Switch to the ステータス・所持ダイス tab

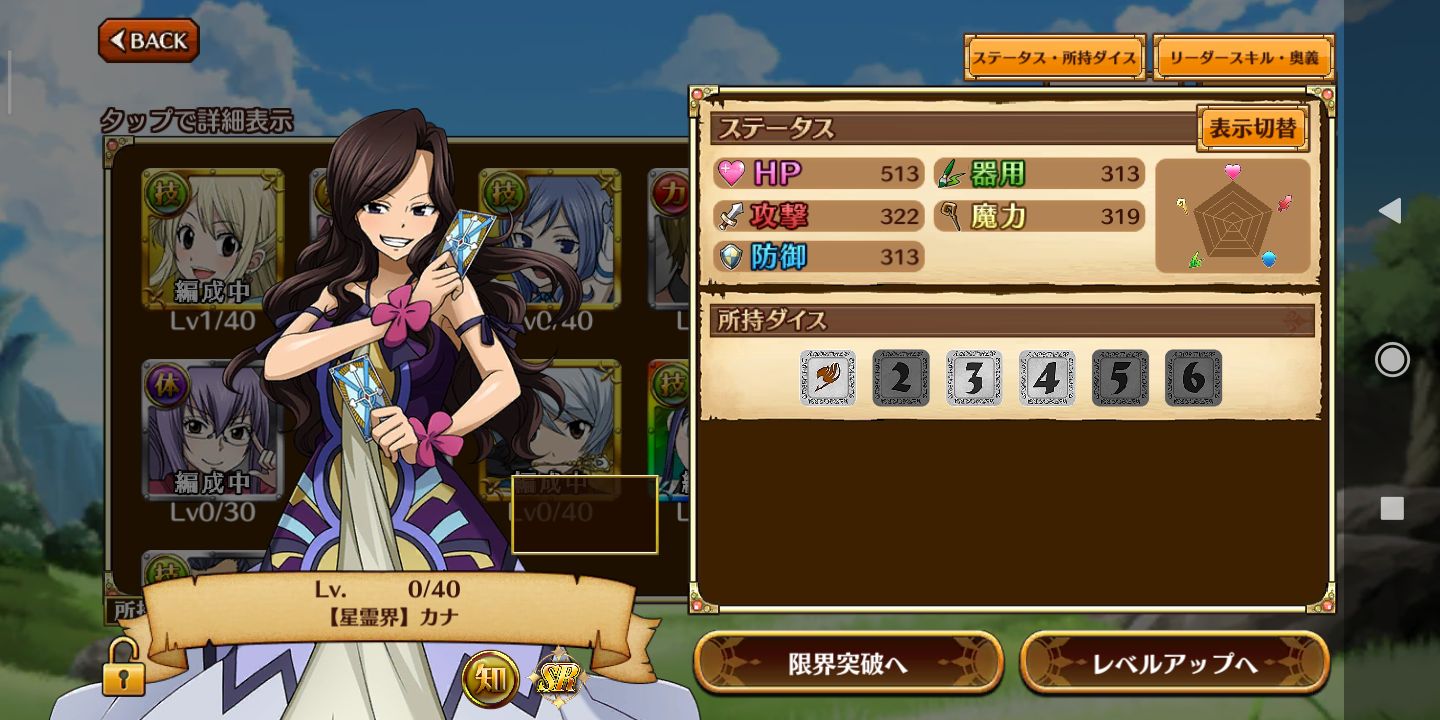pyautogui.click(x=1054, y=58)
